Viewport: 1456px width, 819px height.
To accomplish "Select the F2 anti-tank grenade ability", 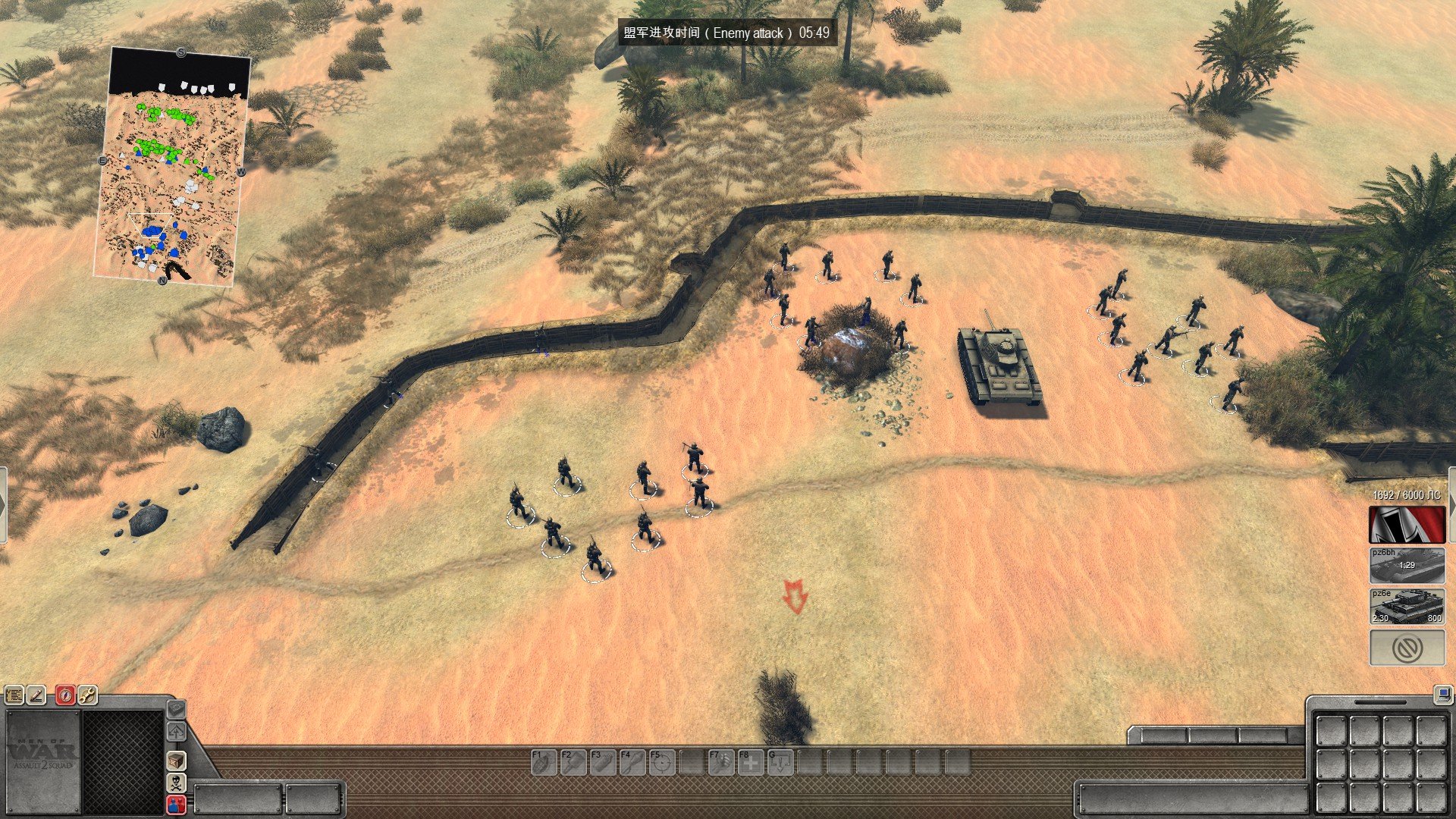I will [x=572, y=761].
